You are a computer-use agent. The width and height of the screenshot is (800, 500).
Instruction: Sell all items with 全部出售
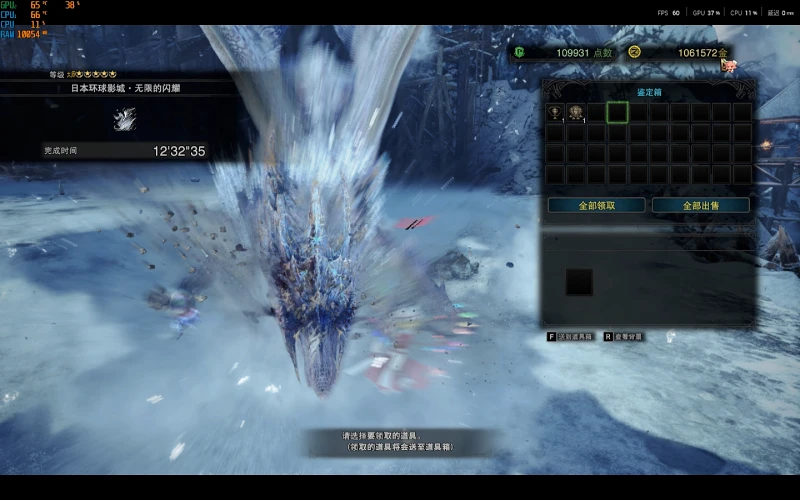[x=700, y=205]
